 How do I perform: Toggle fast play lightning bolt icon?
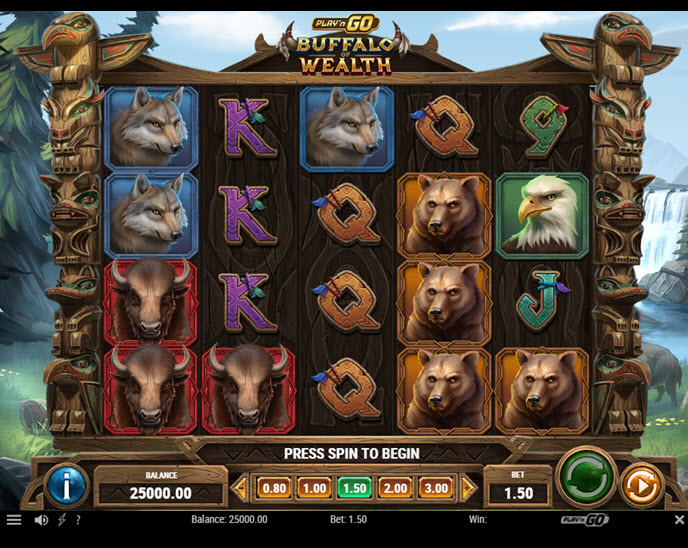62,520
